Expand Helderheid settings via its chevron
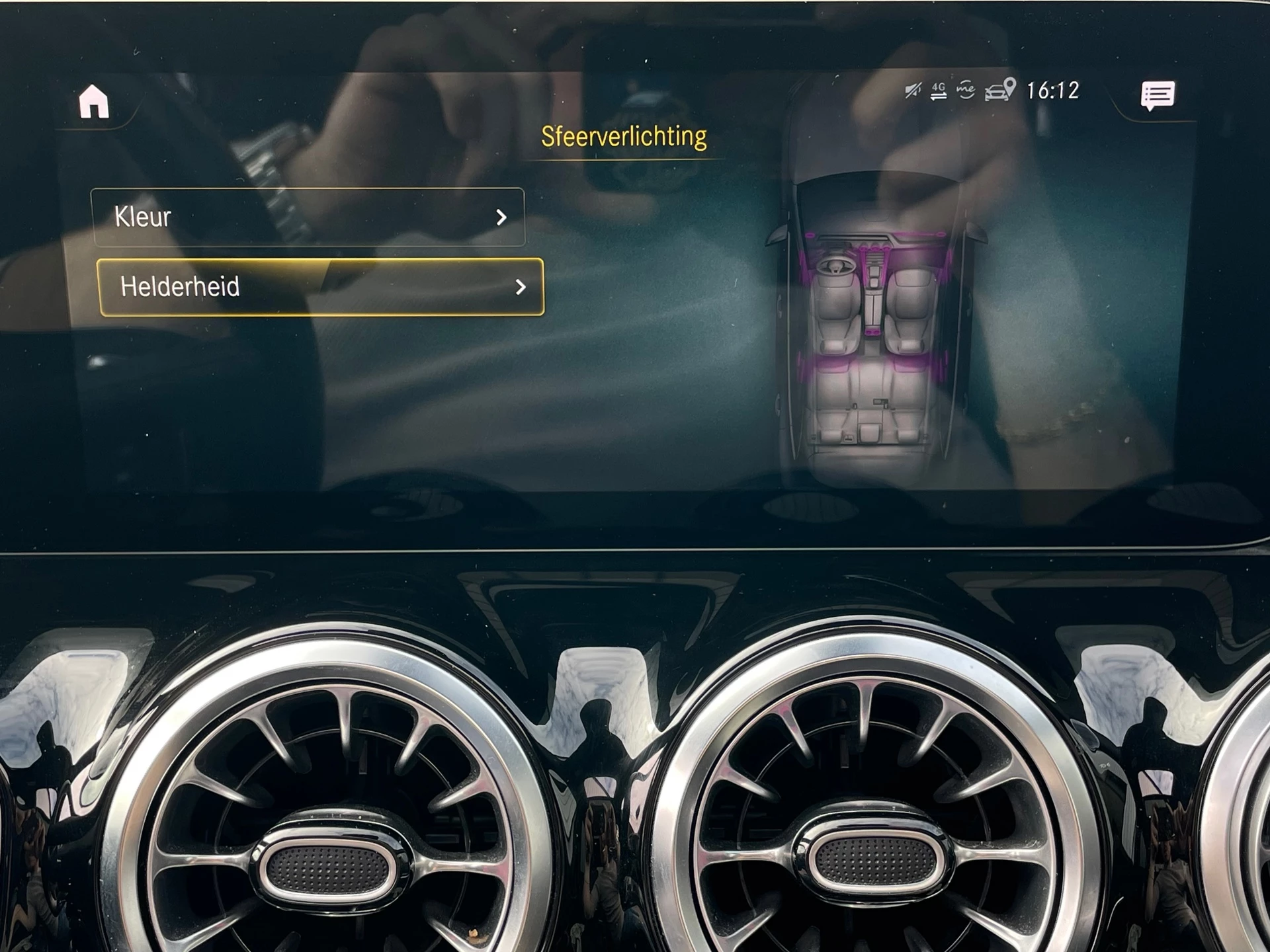Screen dimensions: 1270x952 pos(523,287)
